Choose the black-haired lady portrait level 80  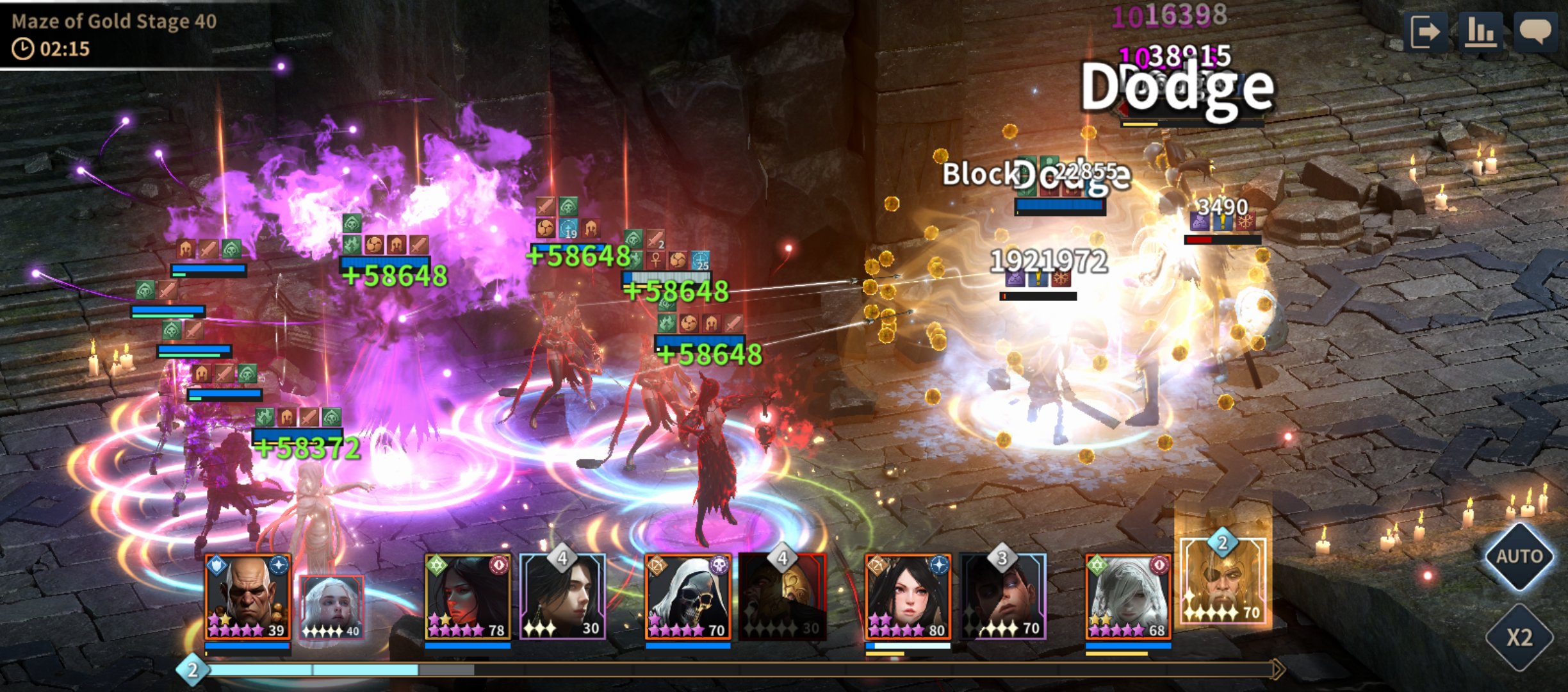908,597
